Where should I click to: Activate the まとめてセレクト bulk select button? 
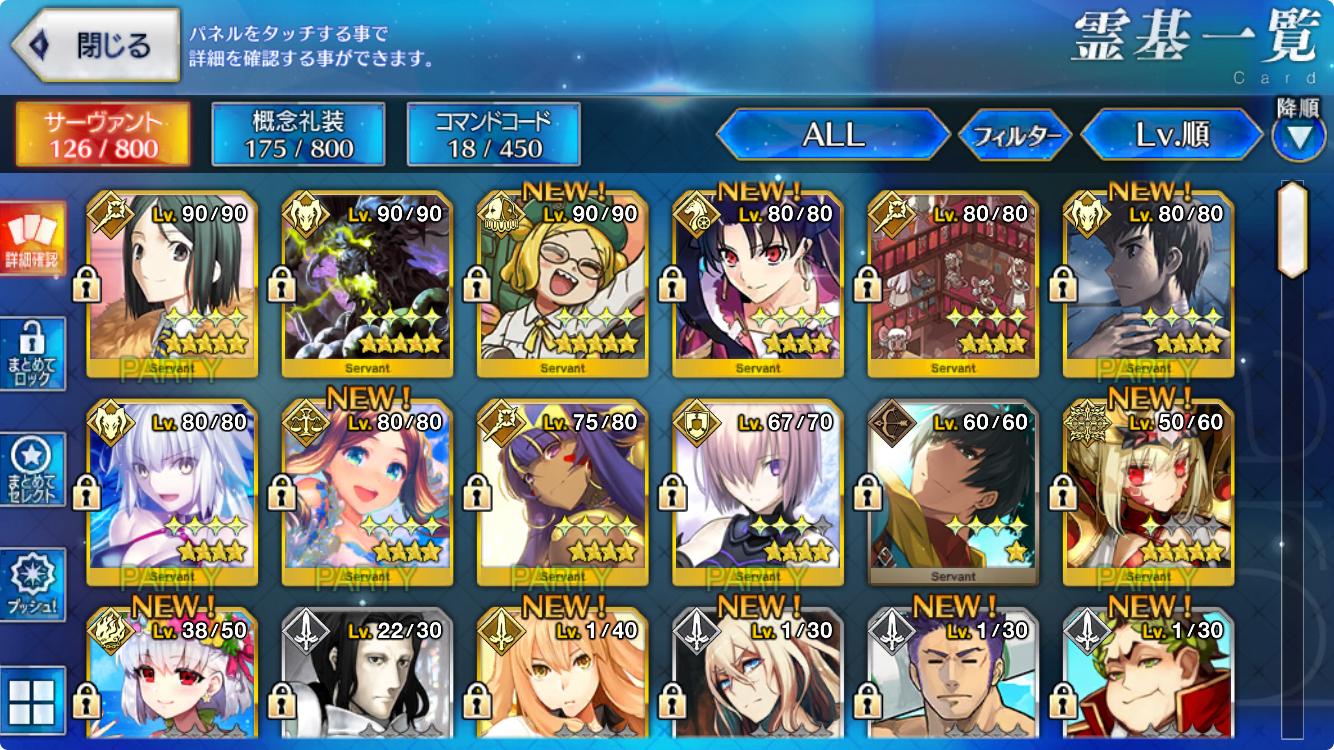coord(32,468)
